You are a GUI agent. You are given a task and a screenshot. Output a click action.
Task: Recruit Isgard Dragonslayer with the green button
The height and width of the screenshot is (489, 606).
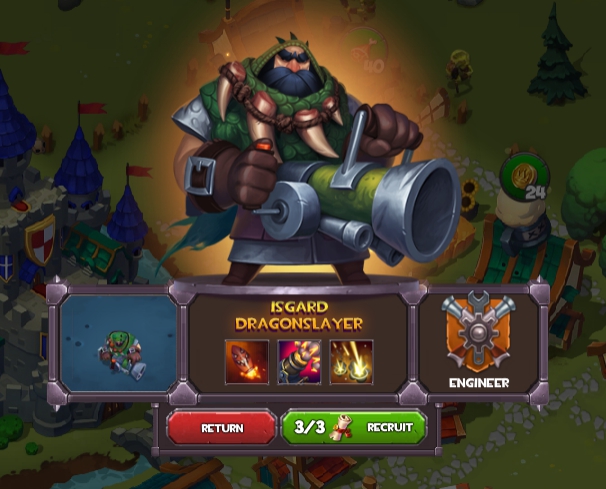(354, 427)
